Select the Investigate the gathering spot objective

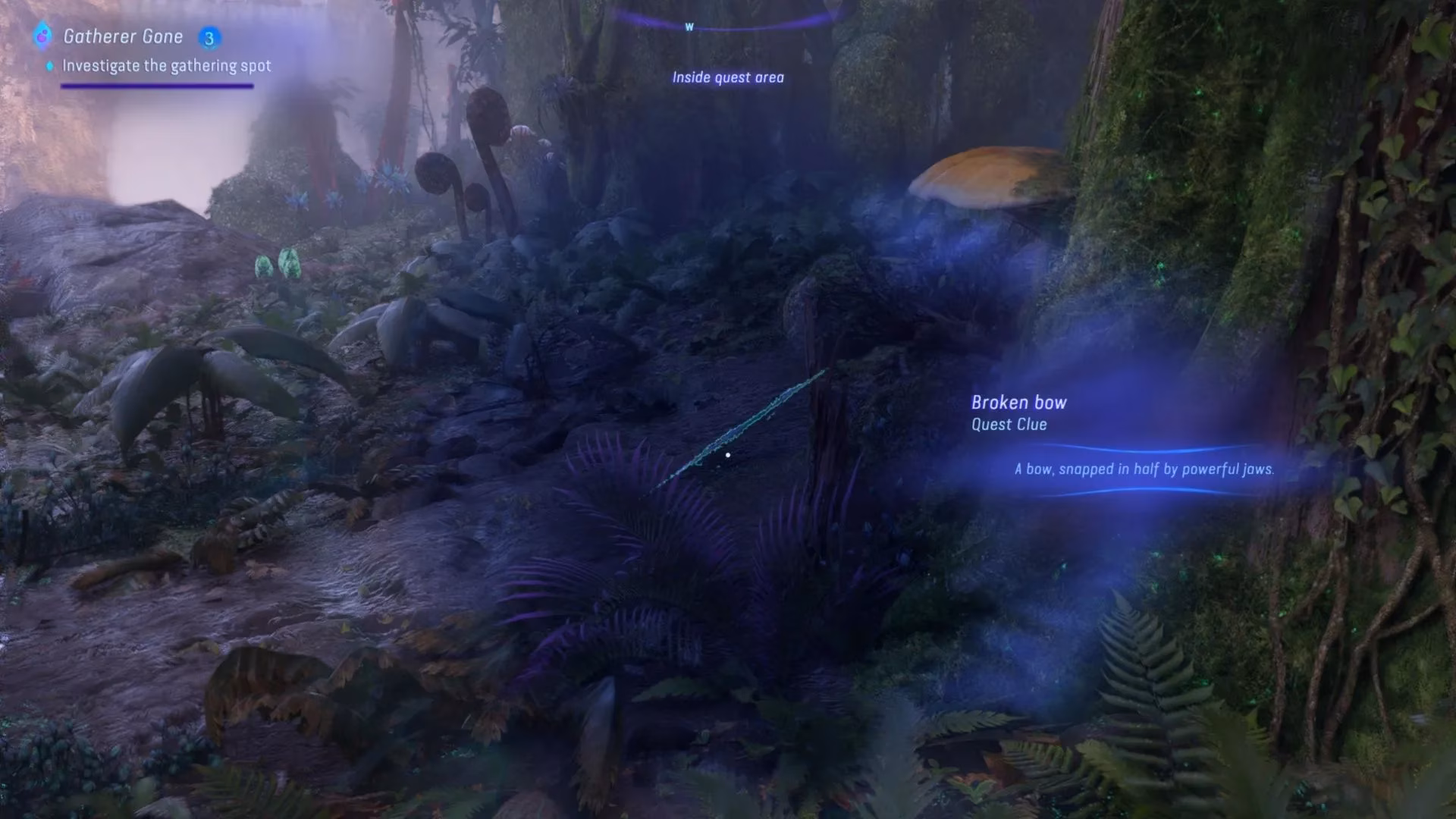[166, 66]
